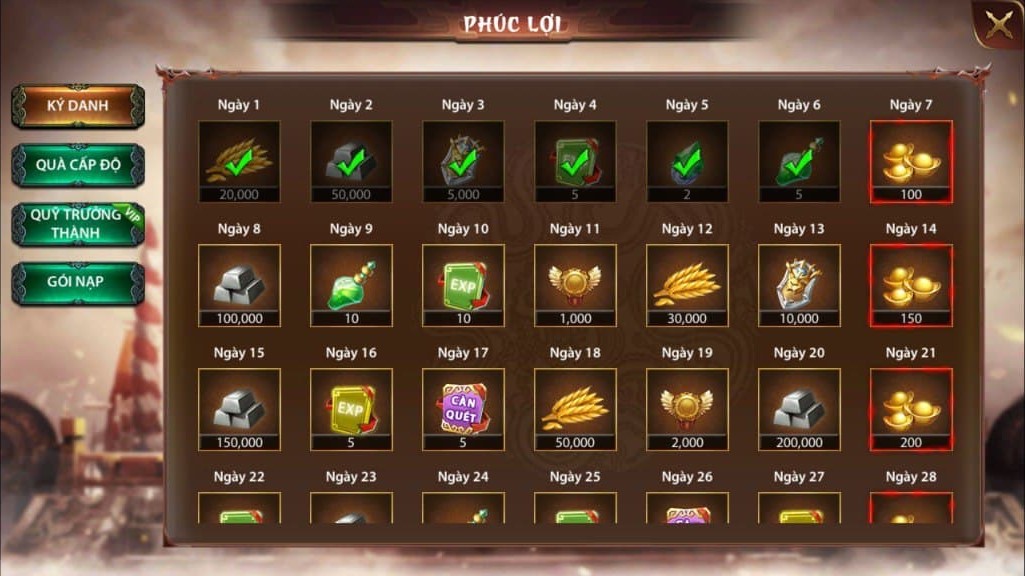Select the Ngày 14 gold ingot reward
The height and width of the screenshot is (576, 1025).
pos(911,285)
